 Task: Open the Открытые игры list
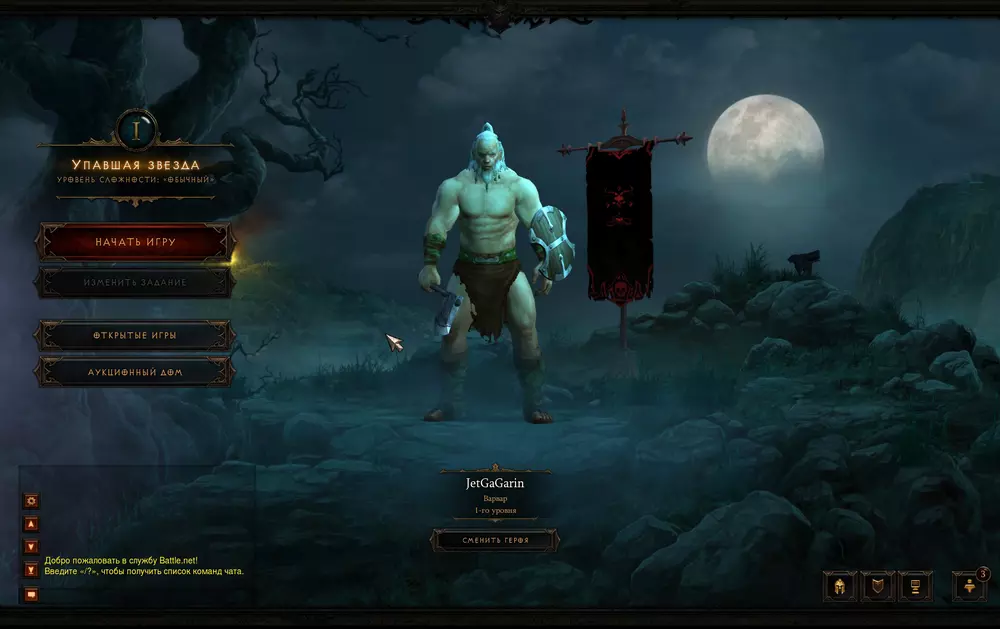pos(136,335)
